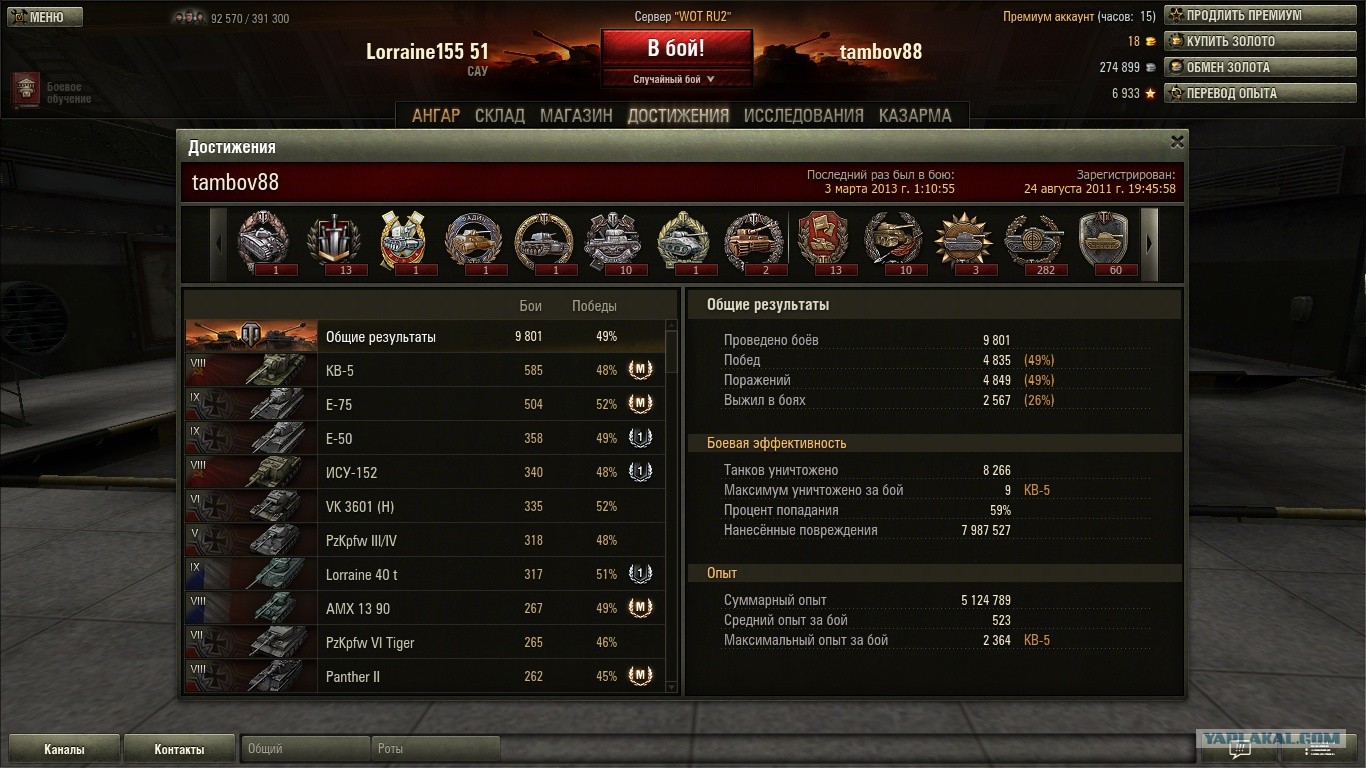Open the МЕНЮ button
The width and height of the screenshot is (1366, 768).
(x=42, y=17)
